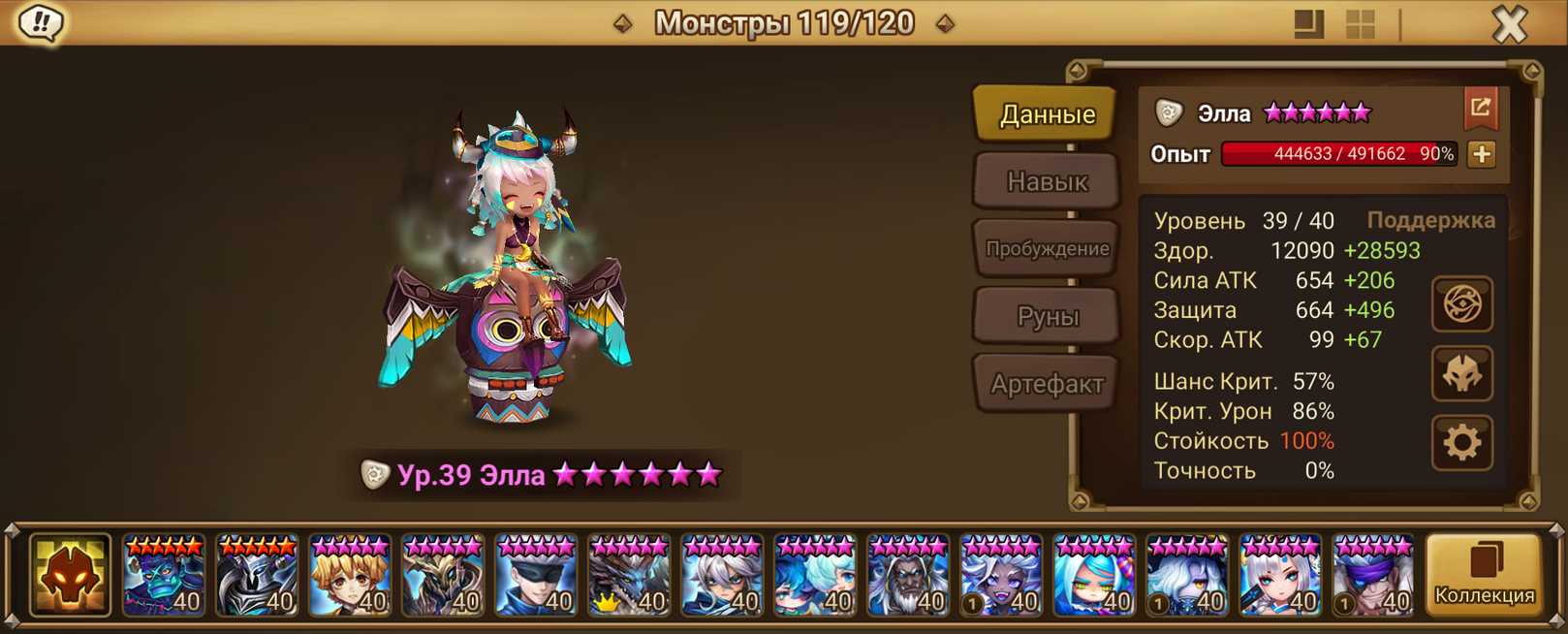The width and height of the screenshot is (1568, 634).
Task: Show the Руны tab
Action: [x=1047, y=316]
